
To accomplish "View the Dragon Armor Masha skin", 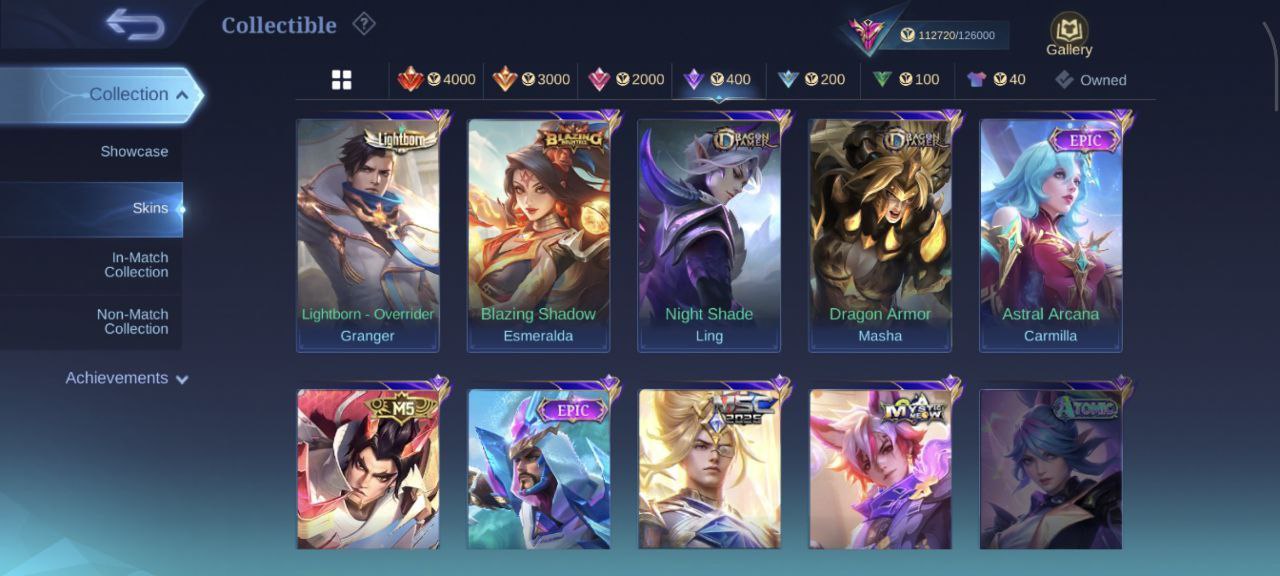I will (880, 235).
